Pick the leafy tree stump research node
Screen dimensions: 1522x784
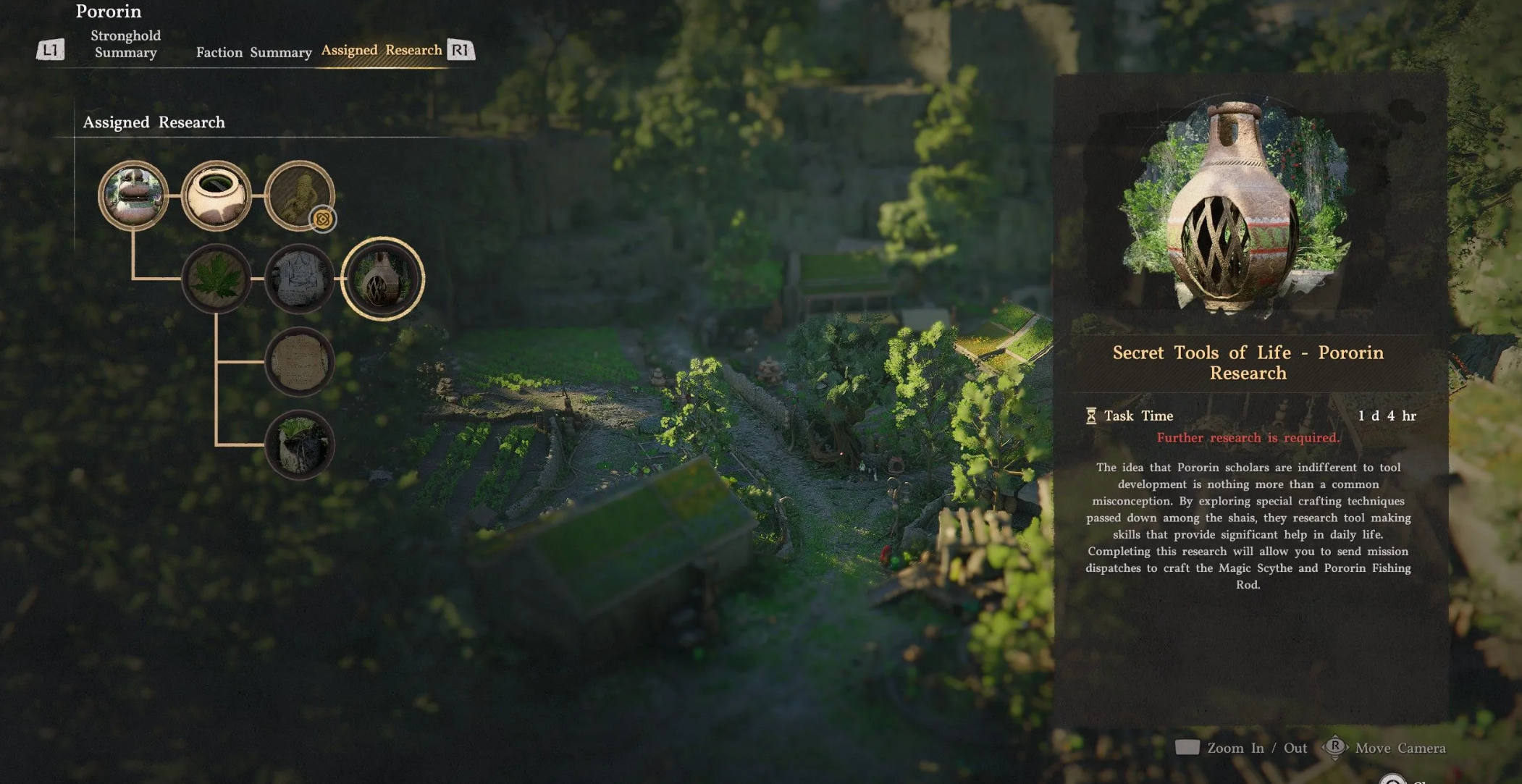tap(299, 444)
